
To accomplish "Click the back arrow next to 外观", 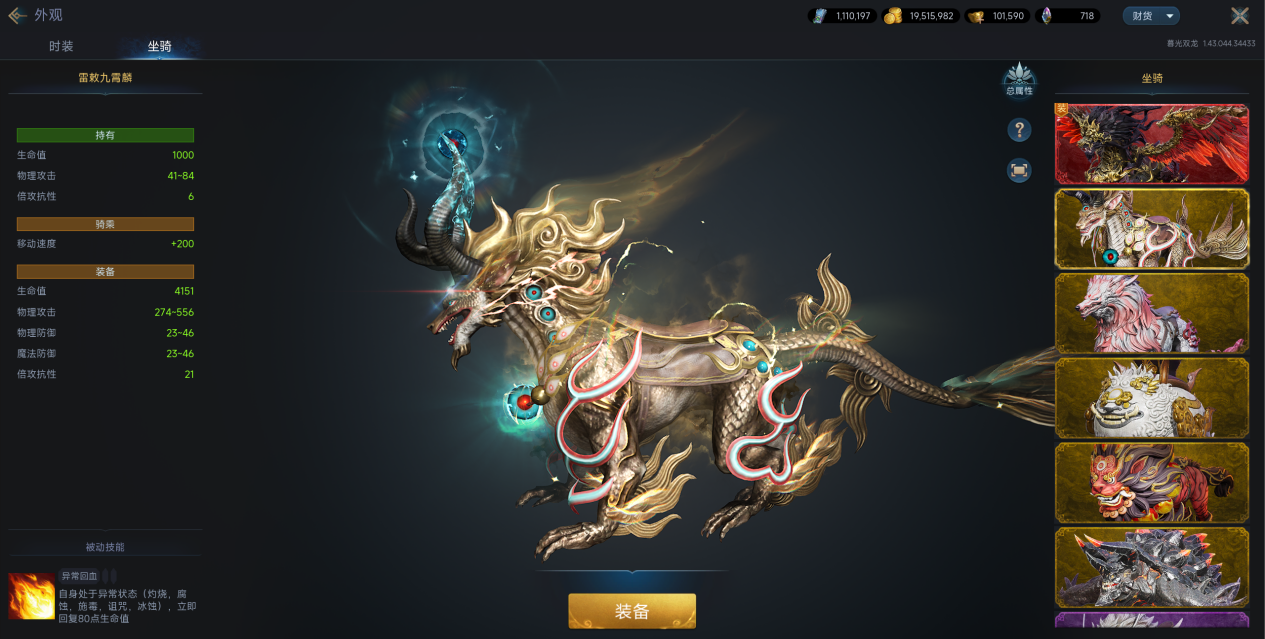I will pos(17,16).
